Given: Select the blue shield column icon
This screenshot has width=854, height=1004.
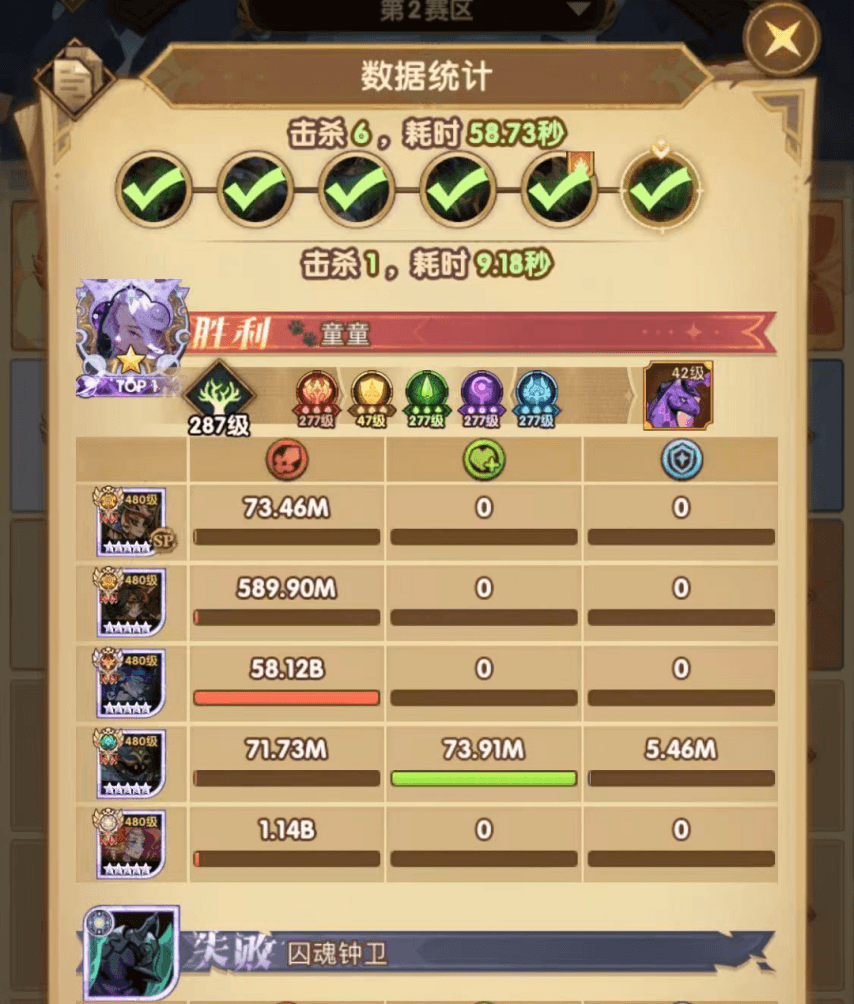Looking at the screenshot, I should pyautogui.click(x=681, y=460).
